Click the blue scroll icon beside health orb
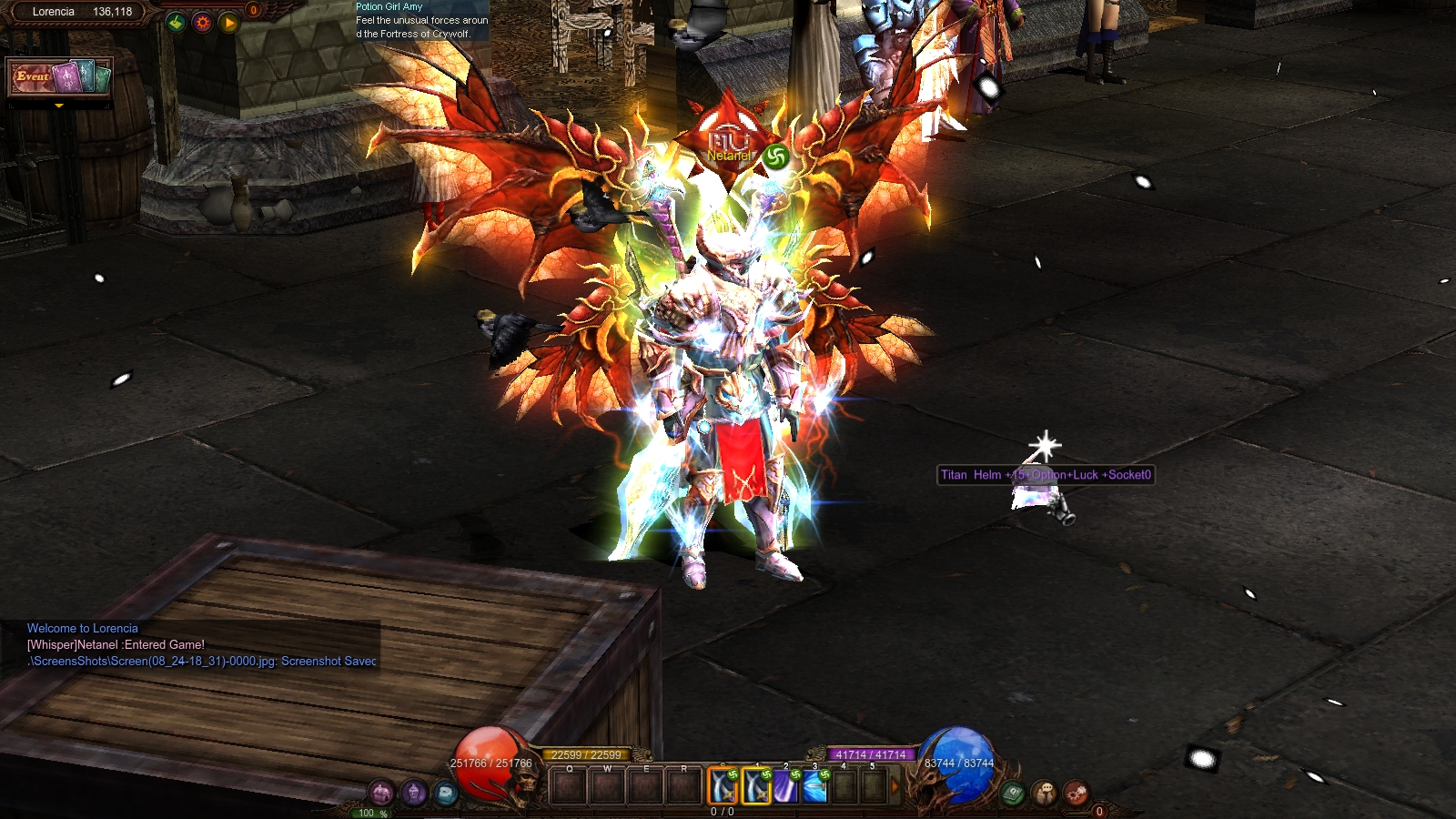 (x=445, y=792)
